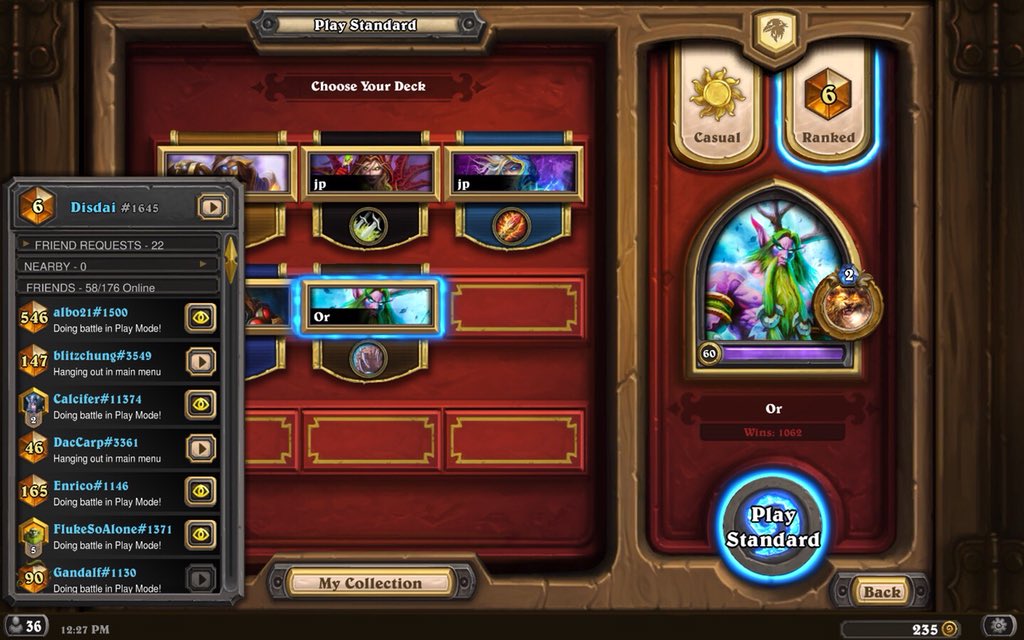
Task: Expand the Friend Requests section
Action: pyautogui.click(x=118, y=245)
